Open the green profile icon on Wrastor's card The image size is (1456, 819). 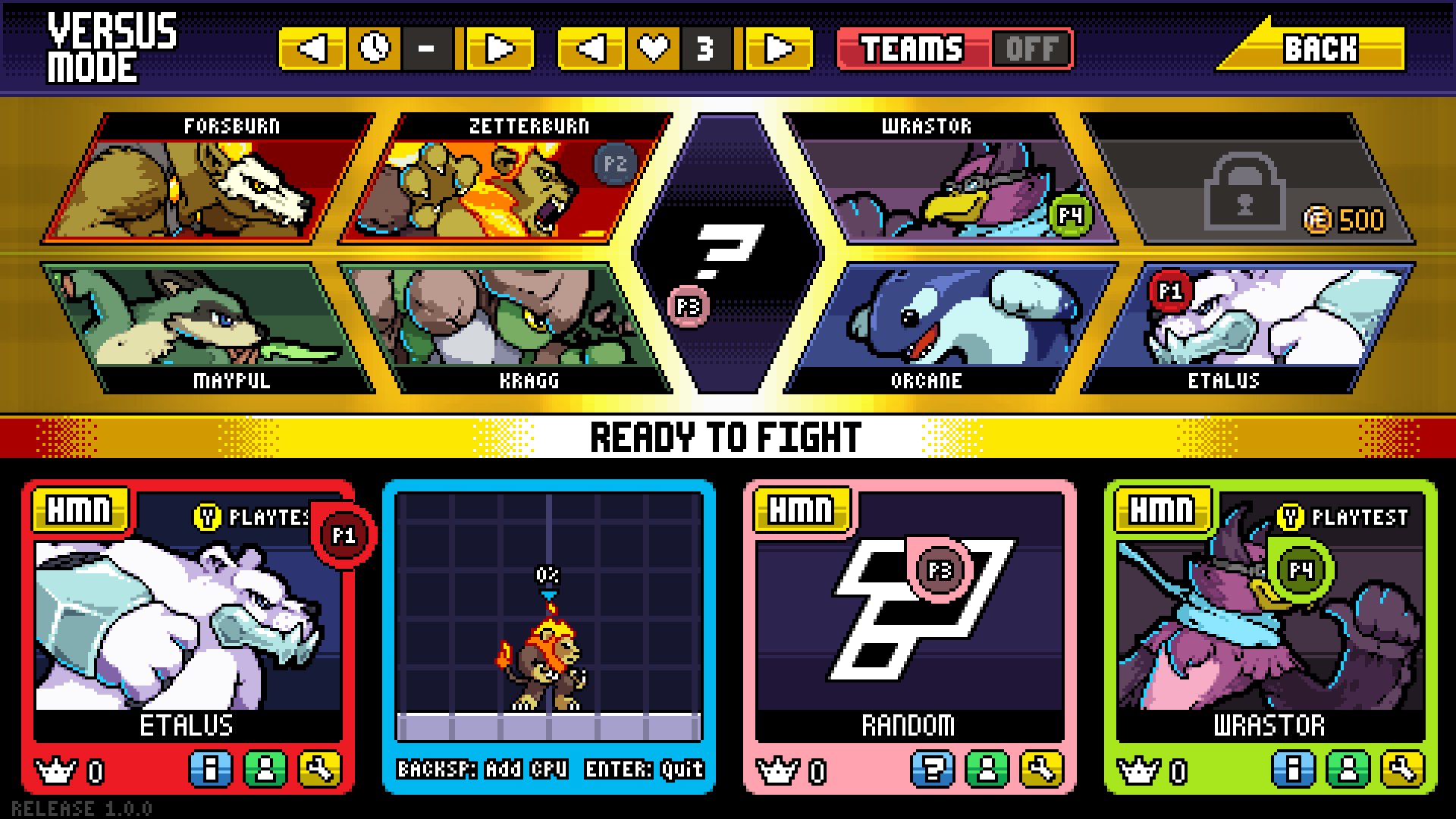(1348, 767)
